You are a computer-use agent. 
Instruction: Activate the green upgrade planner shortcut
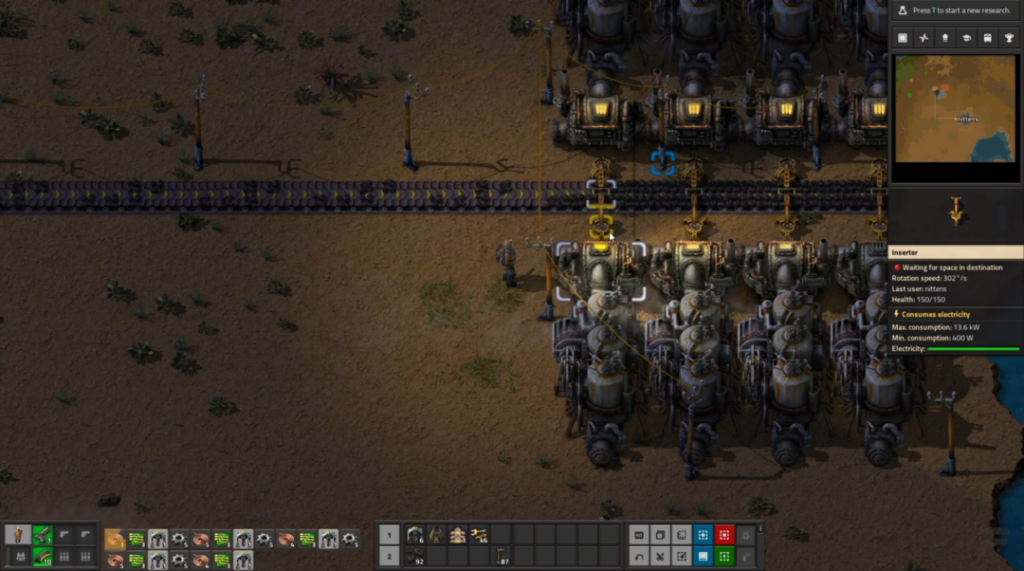pos(724,556)
